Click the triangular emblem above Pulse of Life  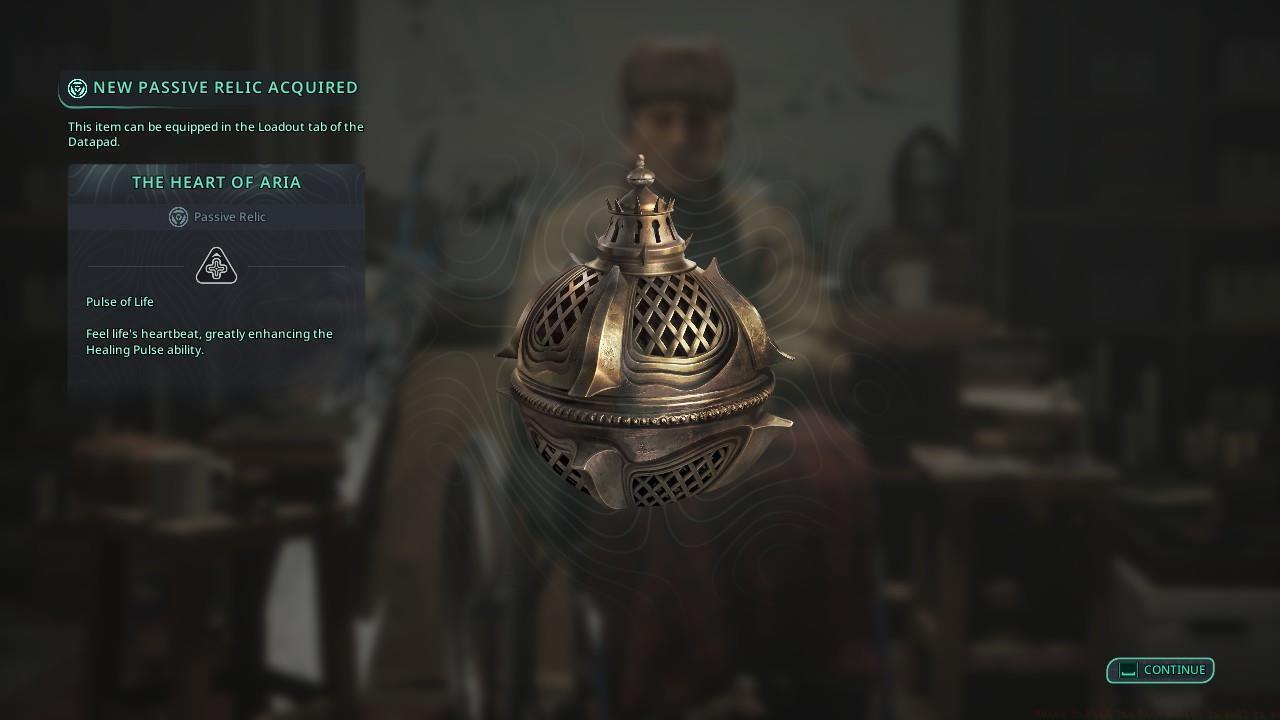click(216, 264)
